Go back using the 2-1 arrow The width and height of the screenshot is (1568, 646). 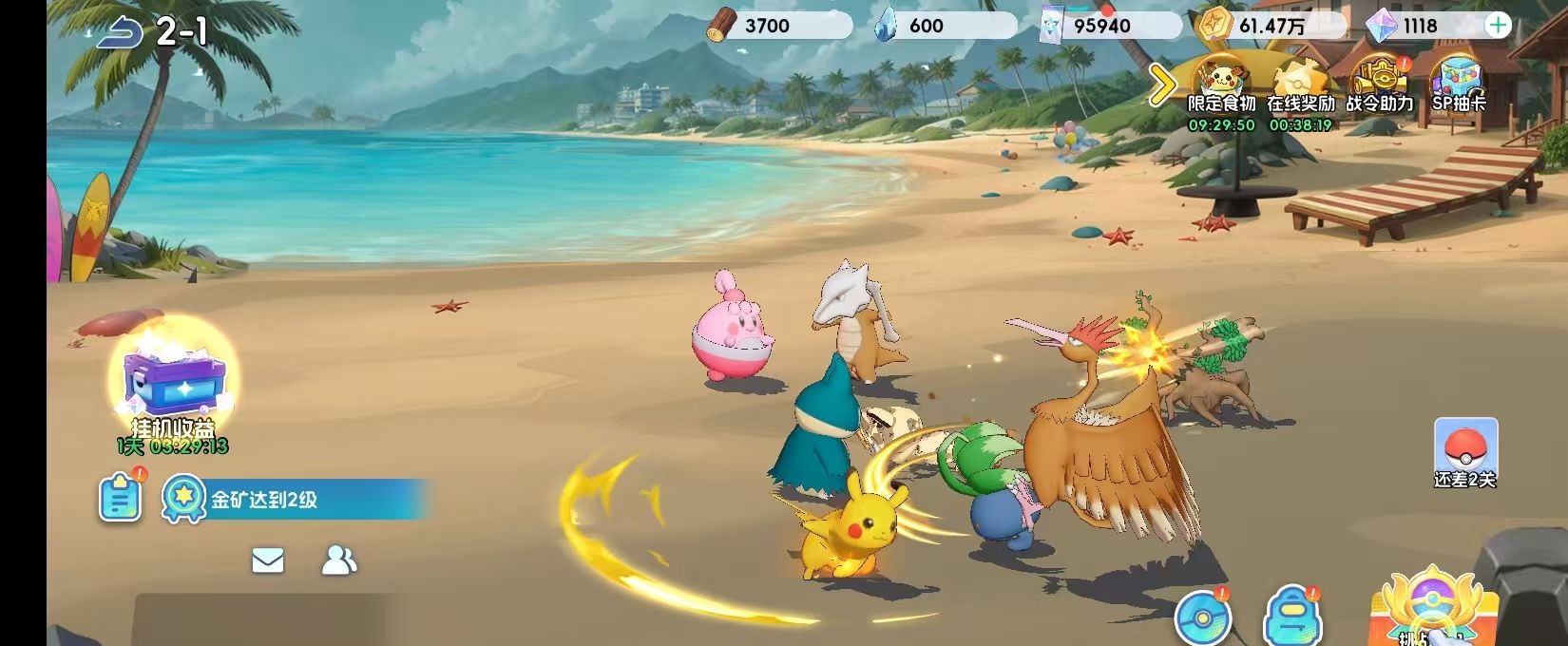119,33
